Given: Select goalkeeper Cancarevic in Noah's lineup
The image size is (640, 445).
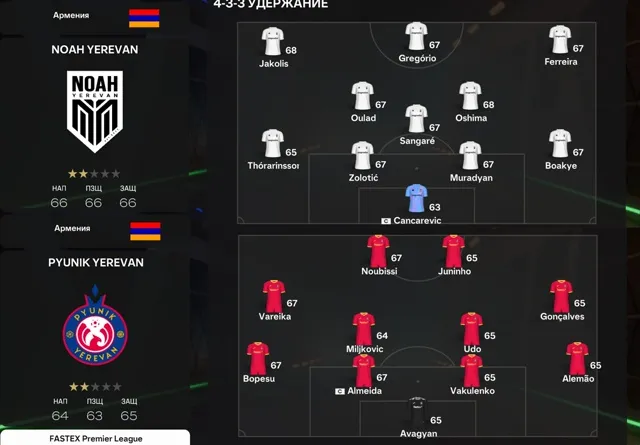Looking at the screenshot, I should click(x=415, y=197).
